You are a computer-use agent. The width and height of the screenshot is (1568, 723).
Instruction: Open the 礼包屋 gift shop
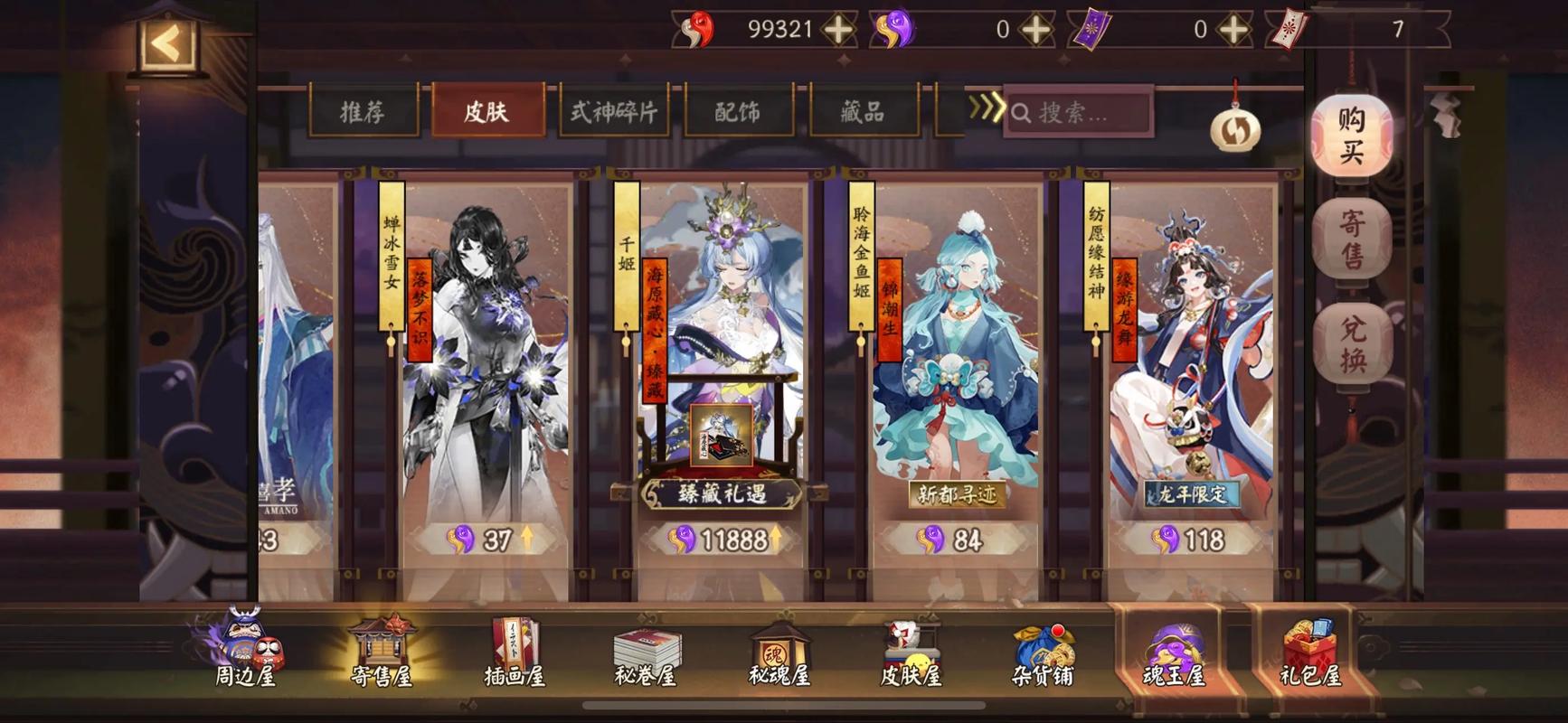[1309, 653]
